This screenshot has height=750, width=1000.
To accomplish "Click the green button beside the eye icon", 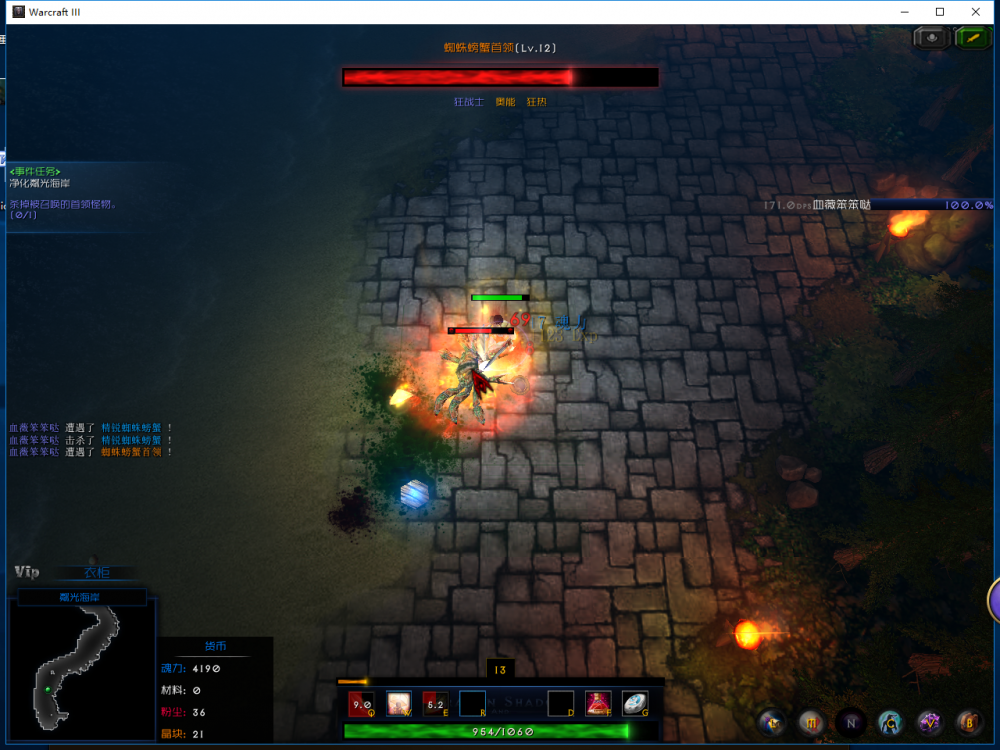I will tap(972, 38).
